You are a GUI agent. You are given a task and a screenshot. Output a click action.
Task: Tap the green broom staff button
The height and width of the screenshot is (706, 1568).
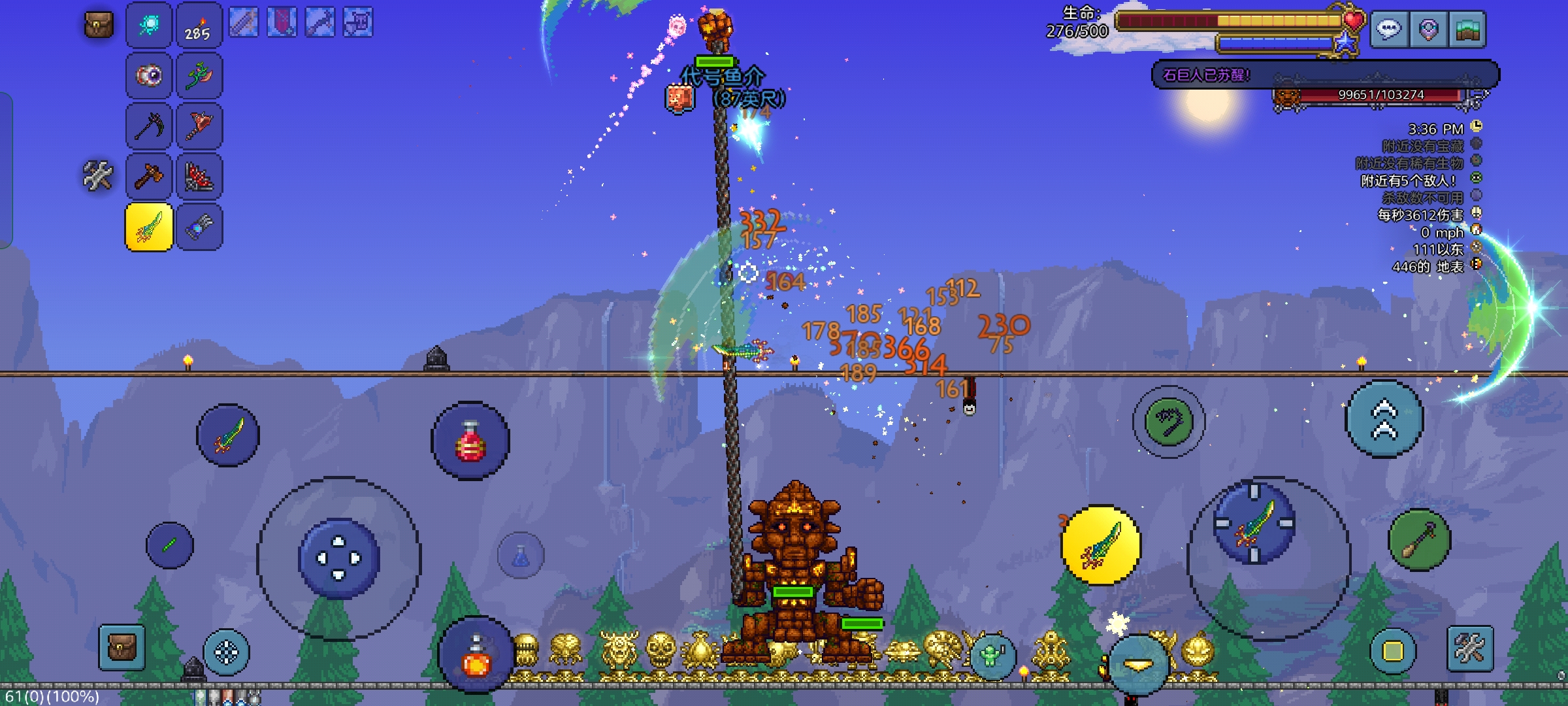click(x=1420, y=540)
